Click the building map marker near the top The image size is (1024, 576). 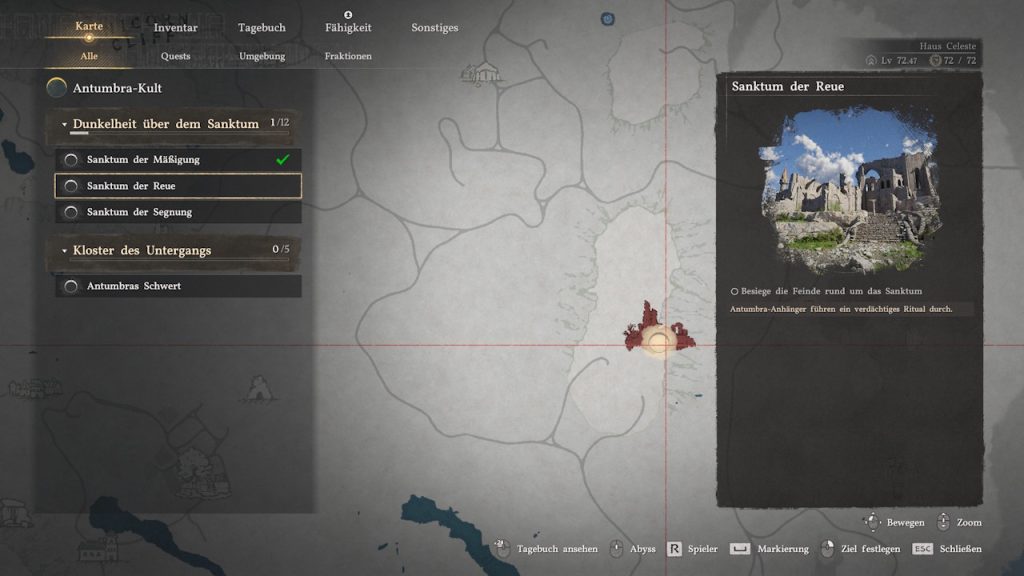pos(486,73)
